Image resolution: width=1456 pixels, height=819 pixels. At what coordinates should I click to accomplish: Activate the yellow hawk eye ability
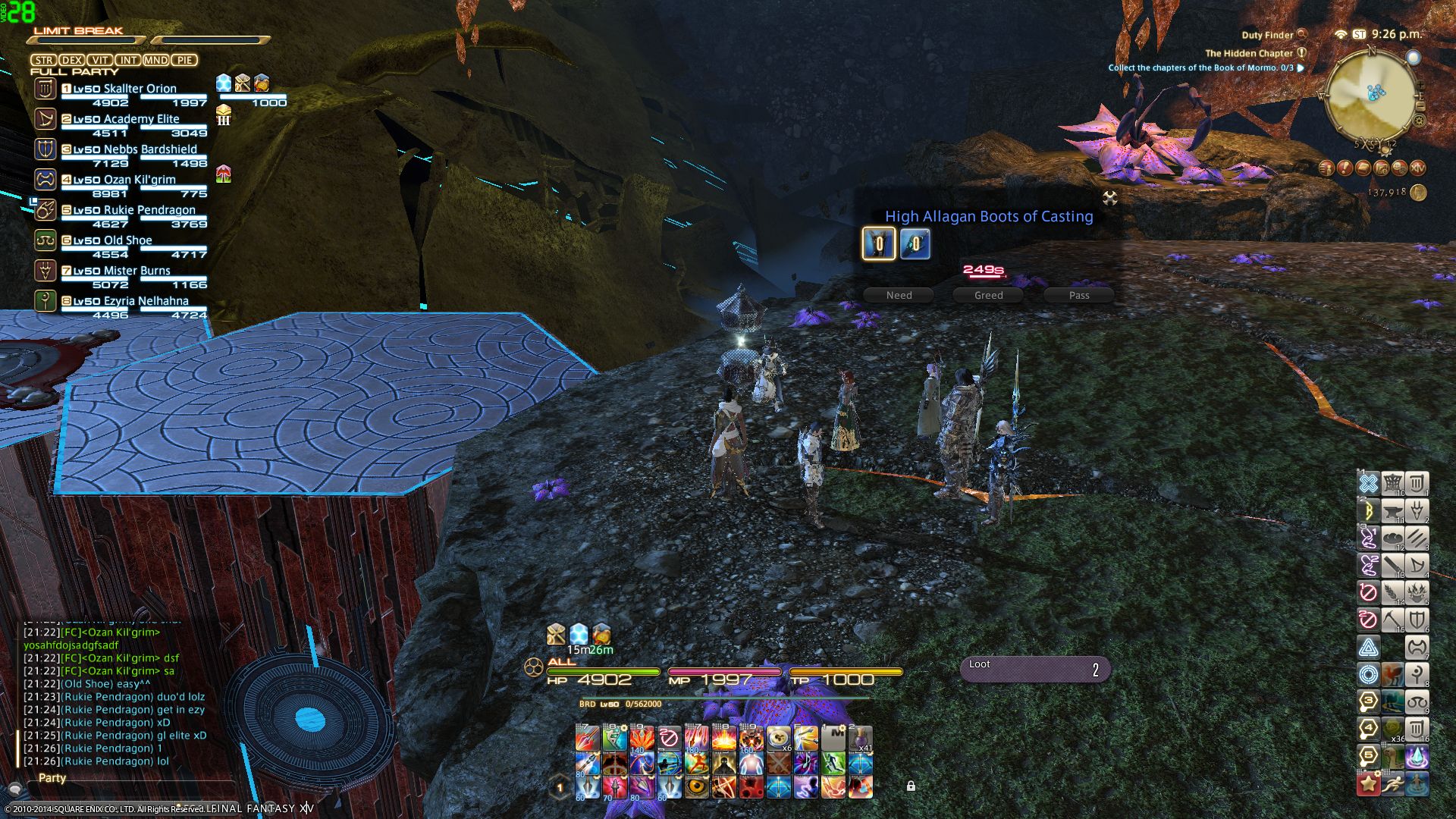point(696,787)
